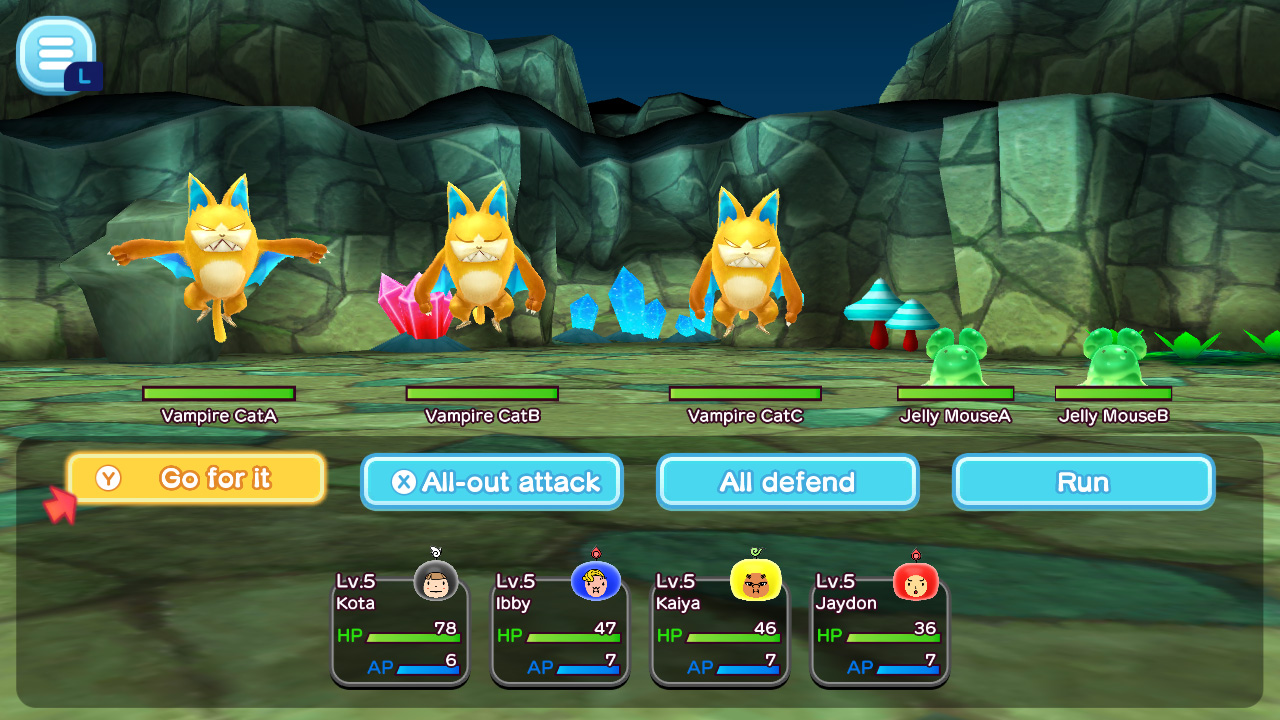Viewport: 1280px width, 720px height.
Task: Select Jaydon's character portrait
Action: coord(916,580)
